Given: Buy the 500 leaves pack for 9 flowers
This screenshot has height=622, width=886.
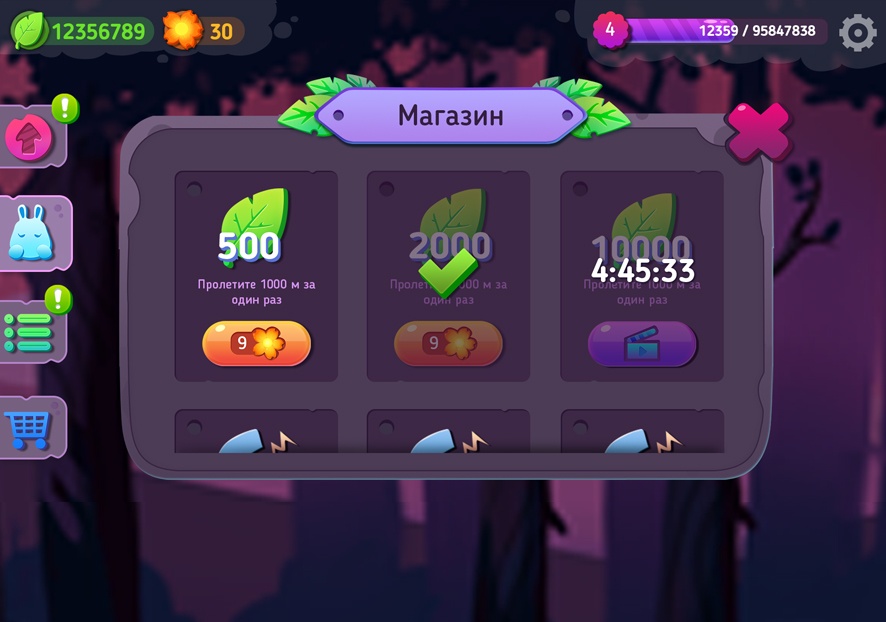Looking at the screenshot, I should point(257,343).
